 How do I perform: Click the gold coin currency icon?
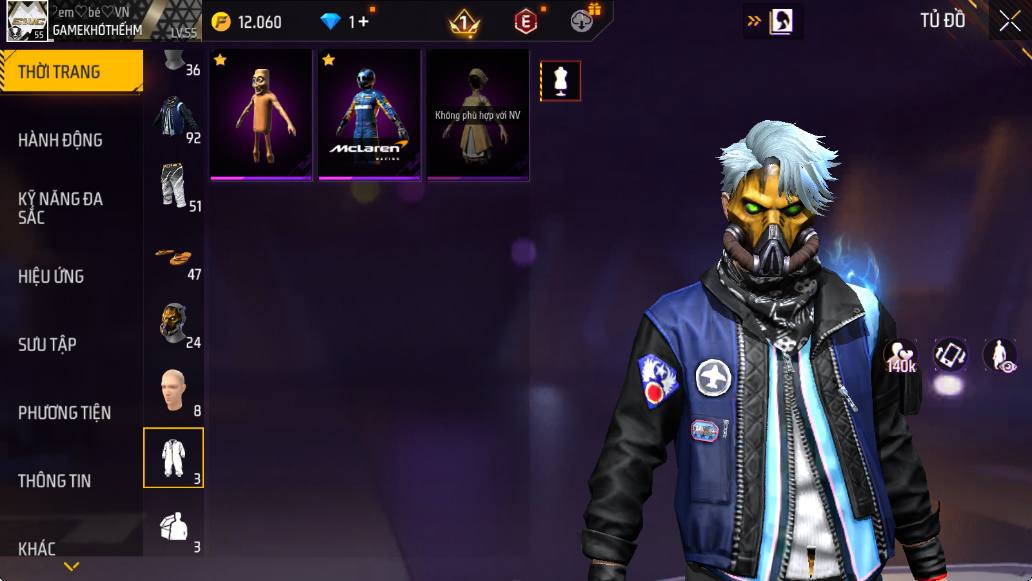[x=222, y=22]
